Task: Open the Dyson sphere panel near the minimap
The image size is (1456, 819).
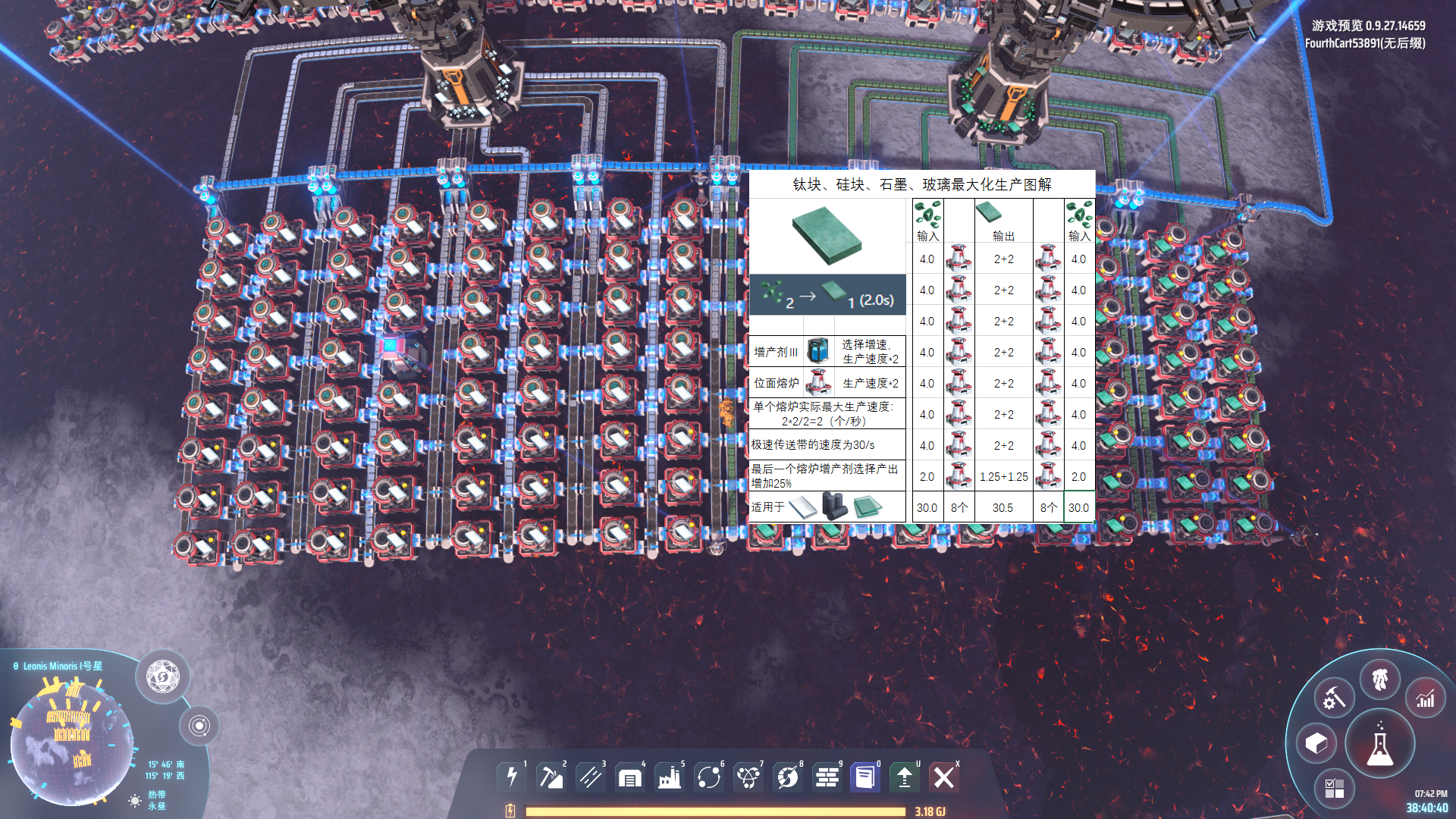Action: click(162, 677)
